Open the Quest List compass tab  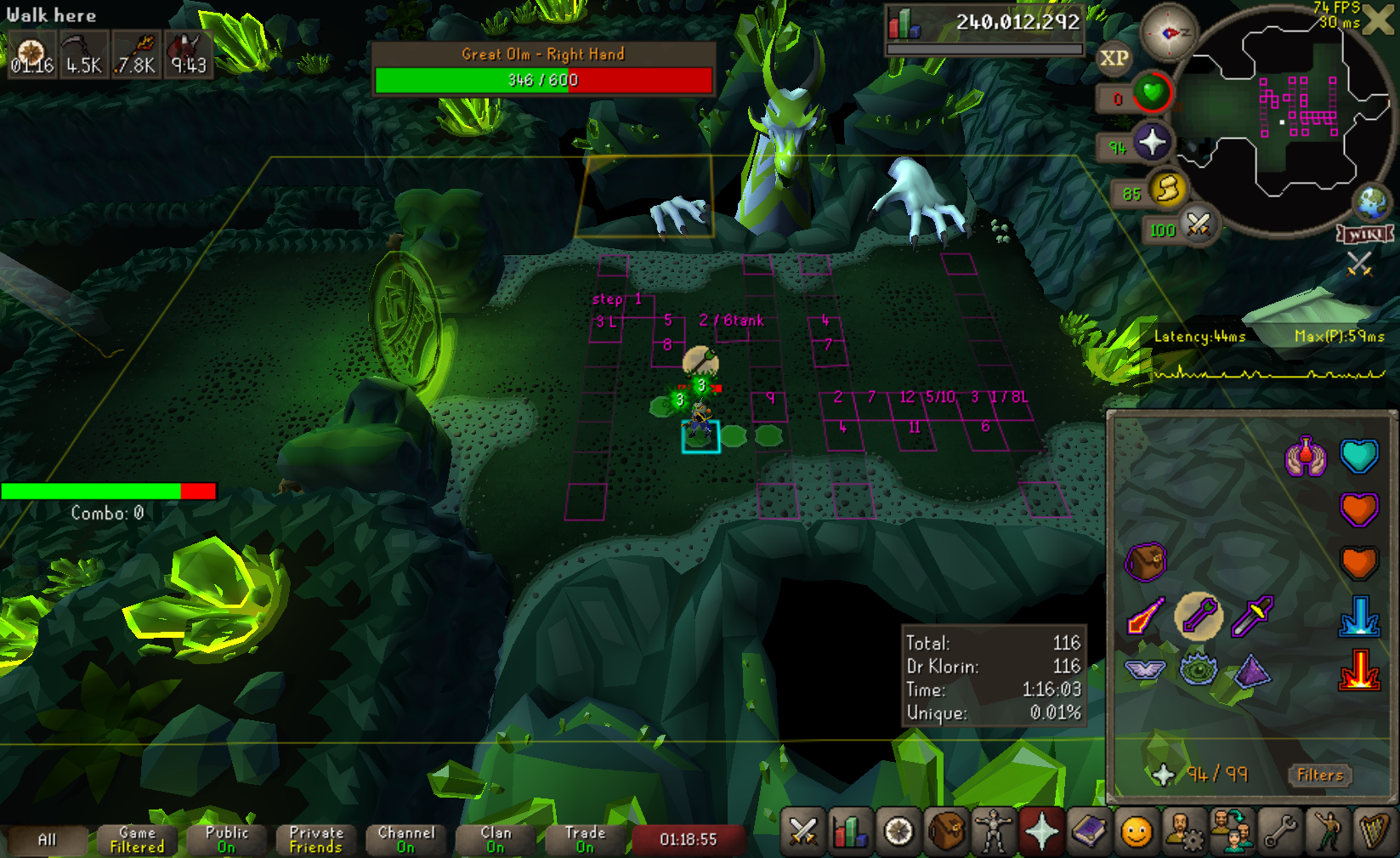coord(898,831)
